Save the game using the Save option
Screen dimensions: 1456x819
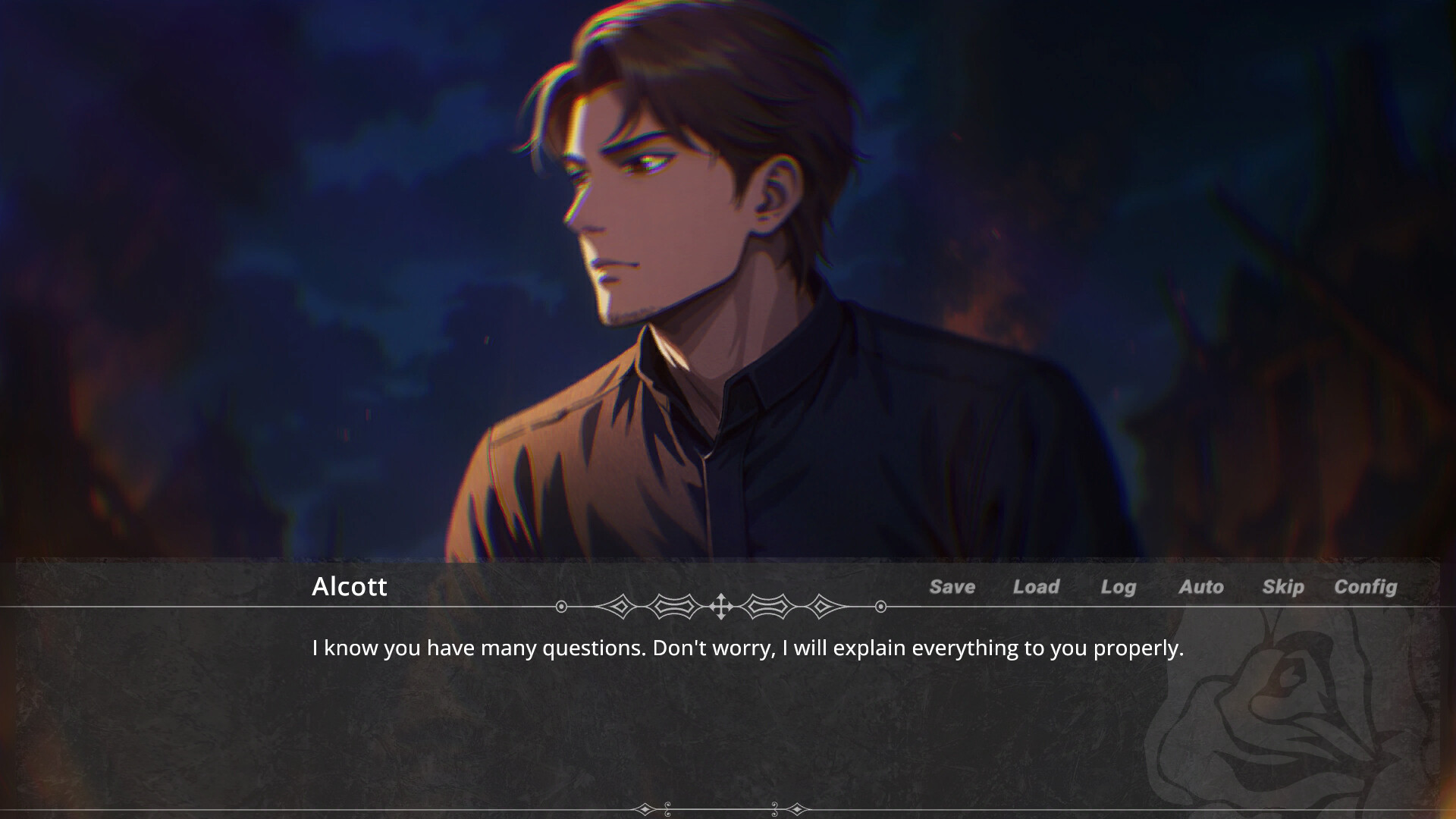[x=952, y=587]
